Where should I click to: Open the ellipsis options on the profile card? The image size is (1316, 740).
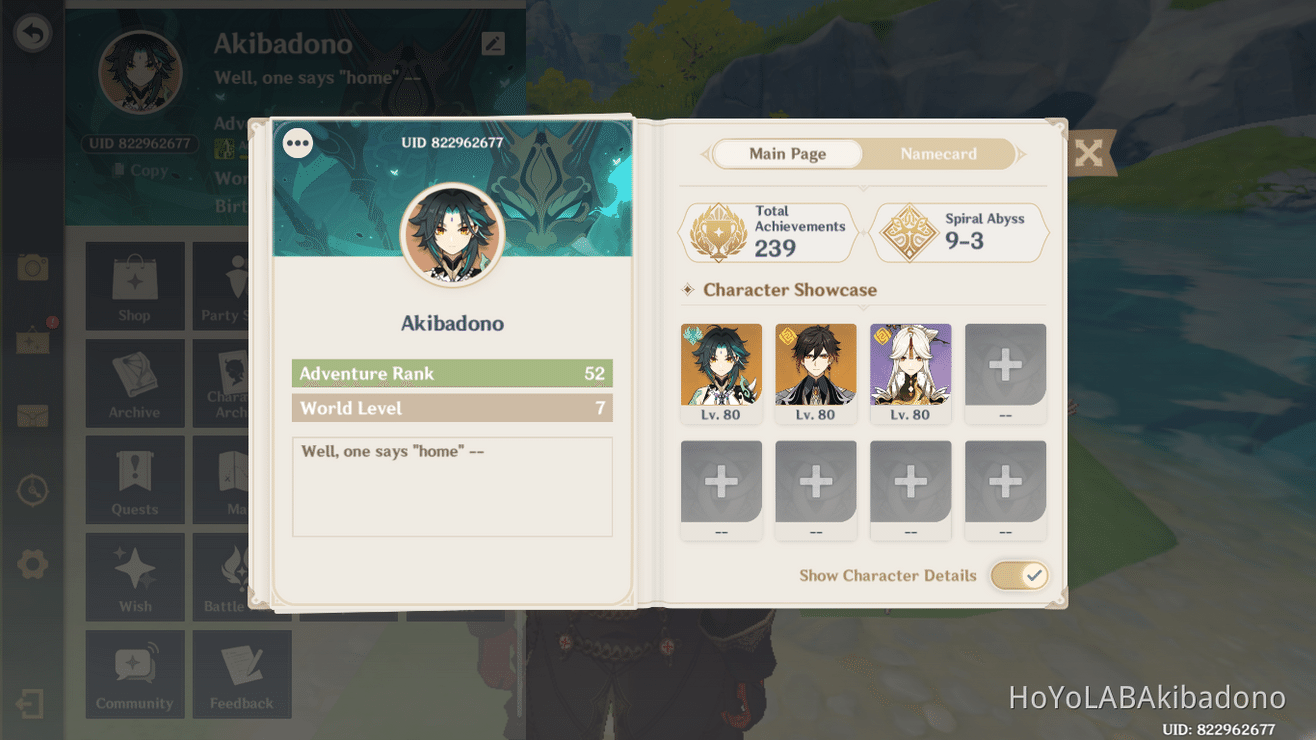(297, 143)
